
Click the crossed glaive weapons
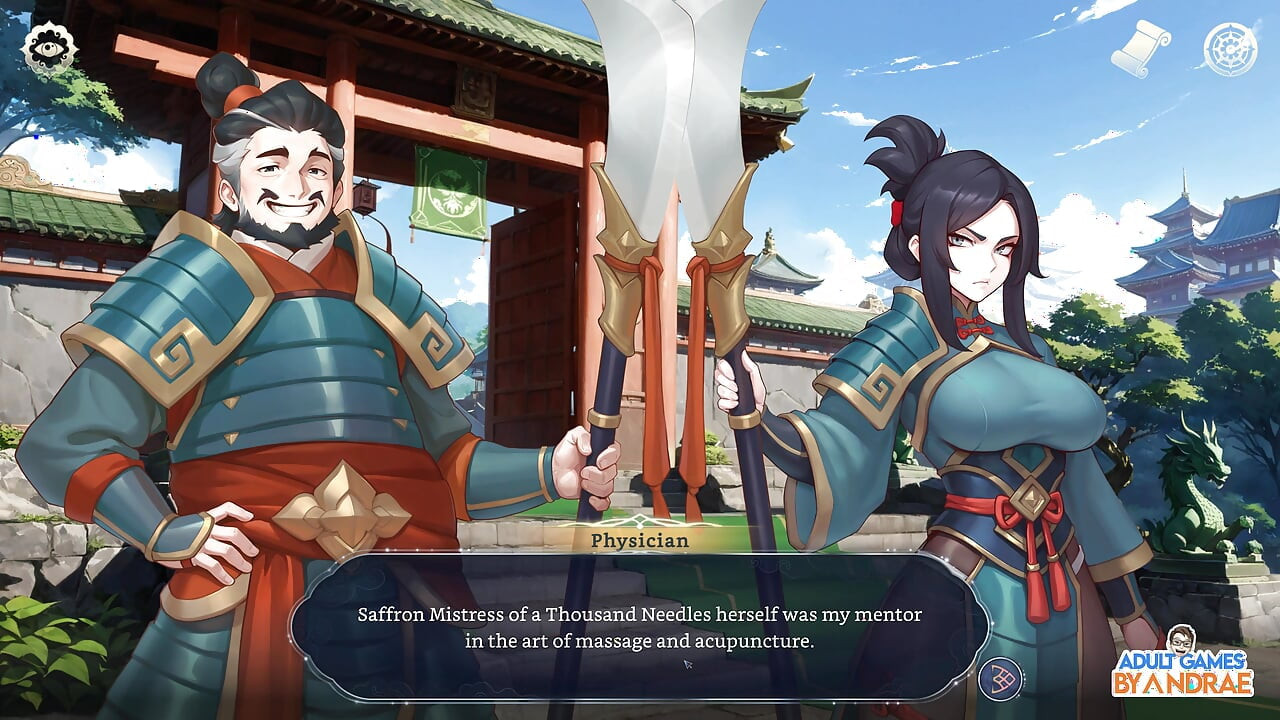coord(670,250)
